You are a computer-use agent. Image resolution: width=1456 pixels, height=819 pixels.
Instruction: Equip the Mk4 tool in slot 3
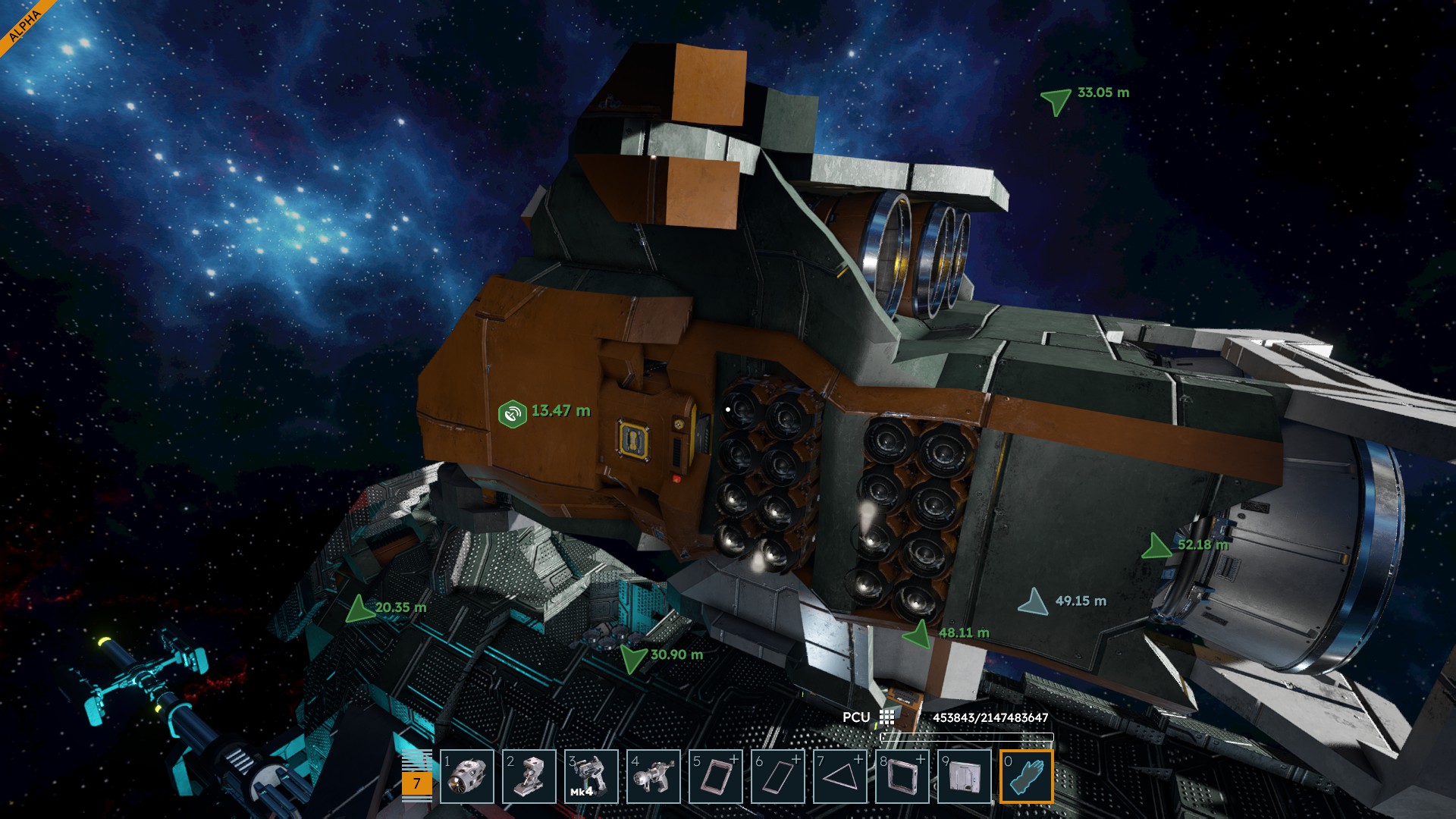click(591, 777)
